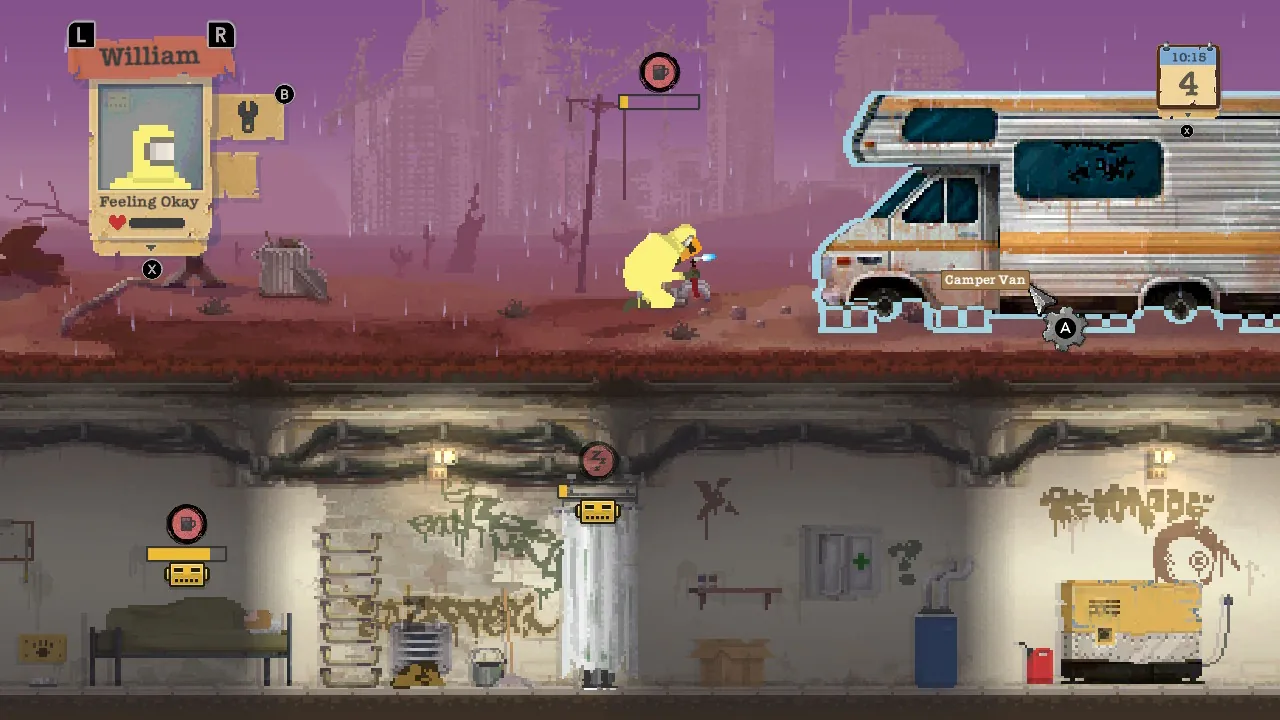
Task: Click the Camper Van label to interact
Action: (x=985, y=280)
